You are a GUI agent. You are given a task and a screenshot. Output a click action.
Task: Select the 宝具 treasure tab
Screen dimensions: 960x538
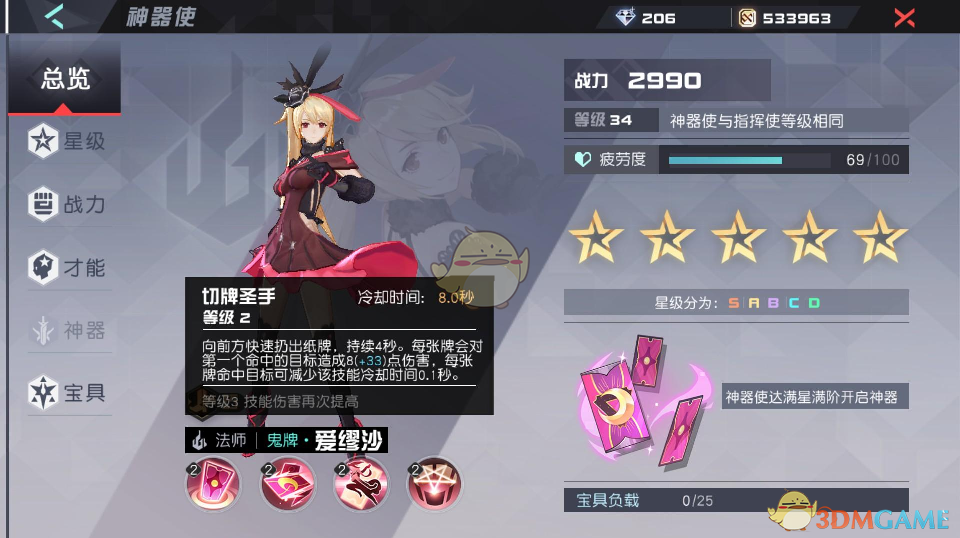[67, 392]
